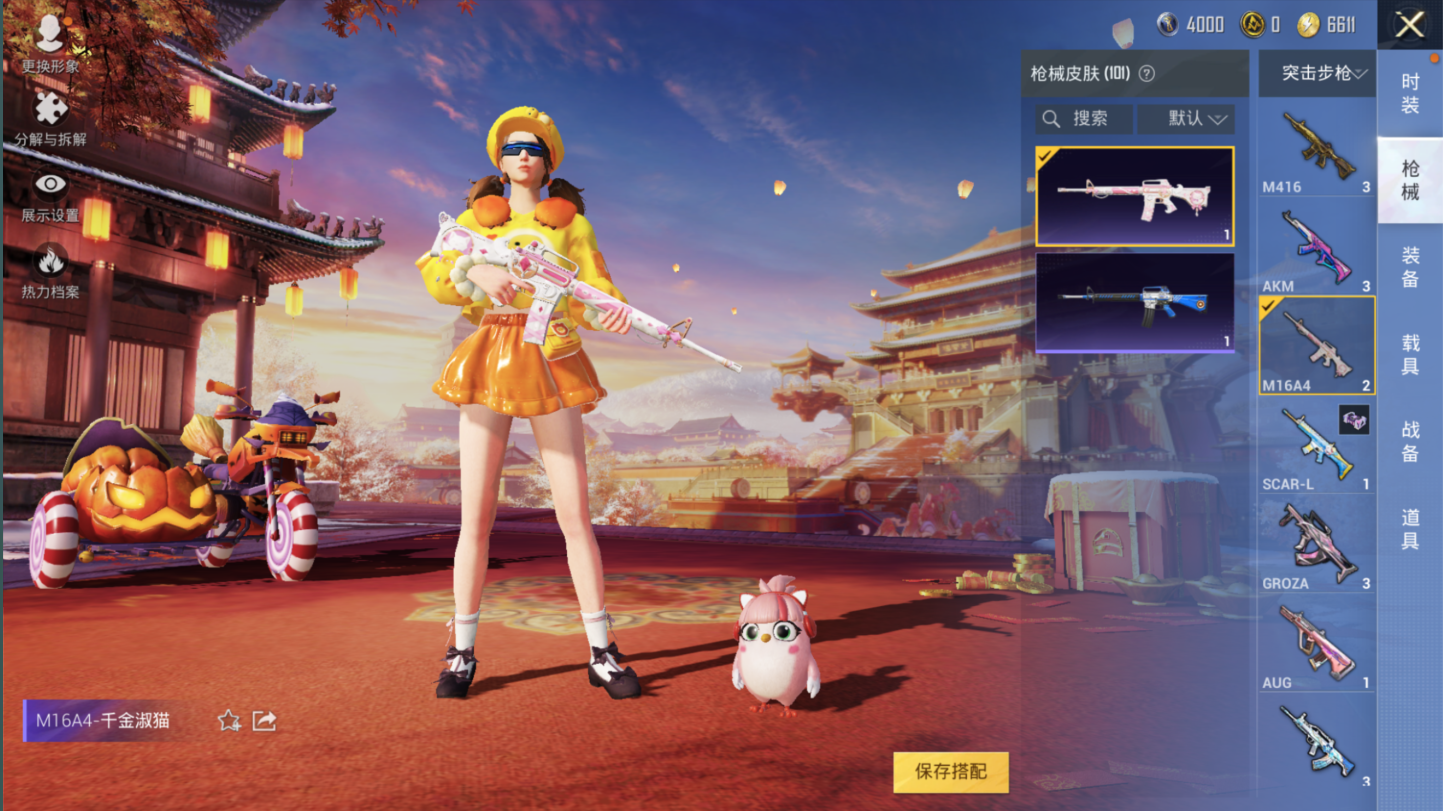1443x811 pixels.
Task: Favorite the skin with the star icon
Action: 229,721
